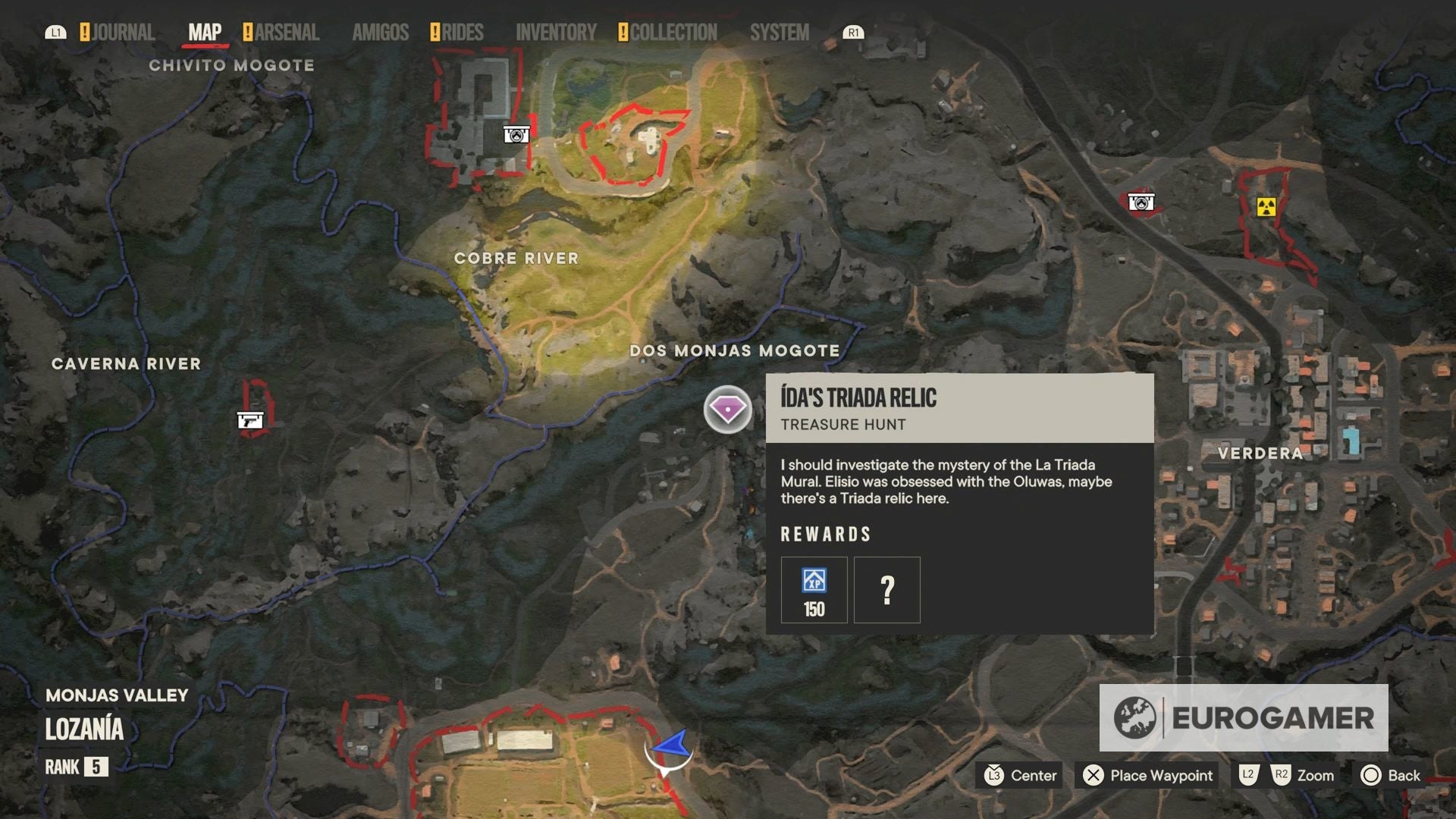
Task: Click the yellow radiation hazard map marker
Action: click(x=1266, y=206)
